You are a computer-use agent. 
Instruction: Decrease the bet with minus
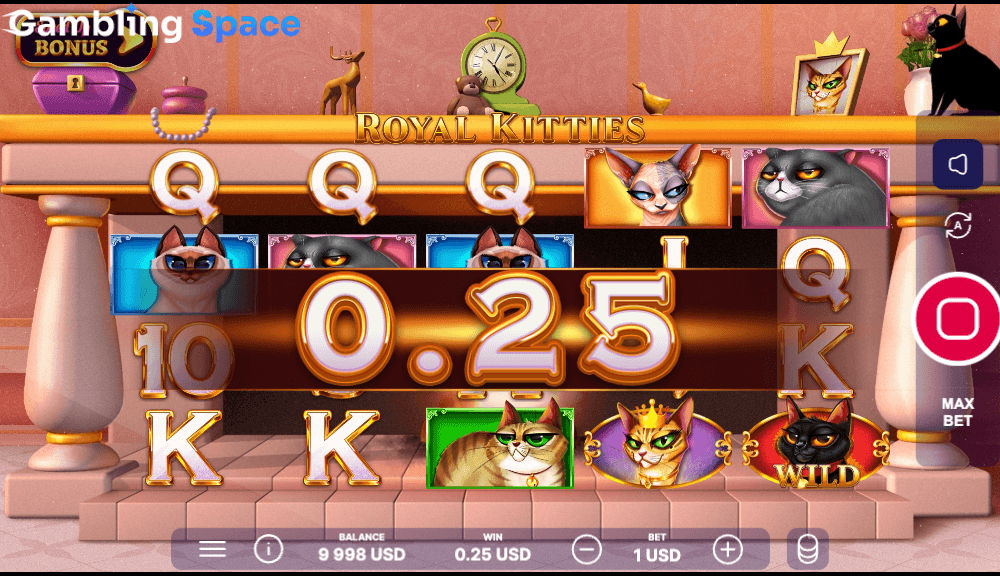587,549
